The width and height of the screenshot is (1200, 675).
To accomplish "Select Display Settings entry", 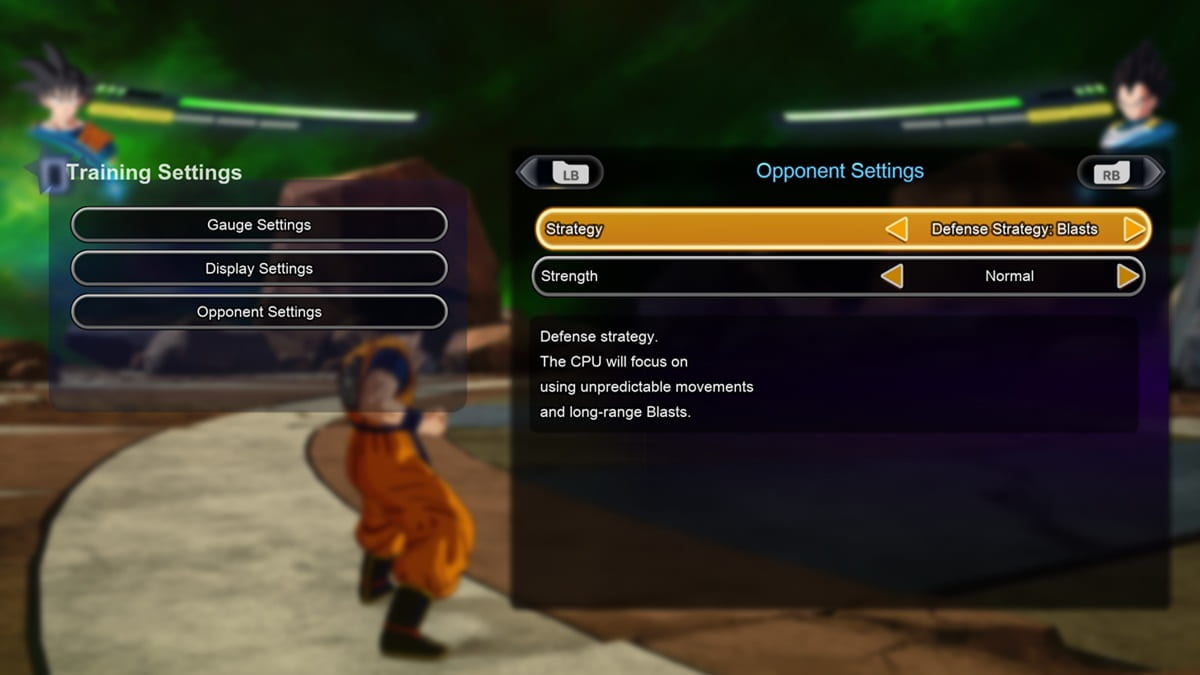I will [x=259, y=268].
